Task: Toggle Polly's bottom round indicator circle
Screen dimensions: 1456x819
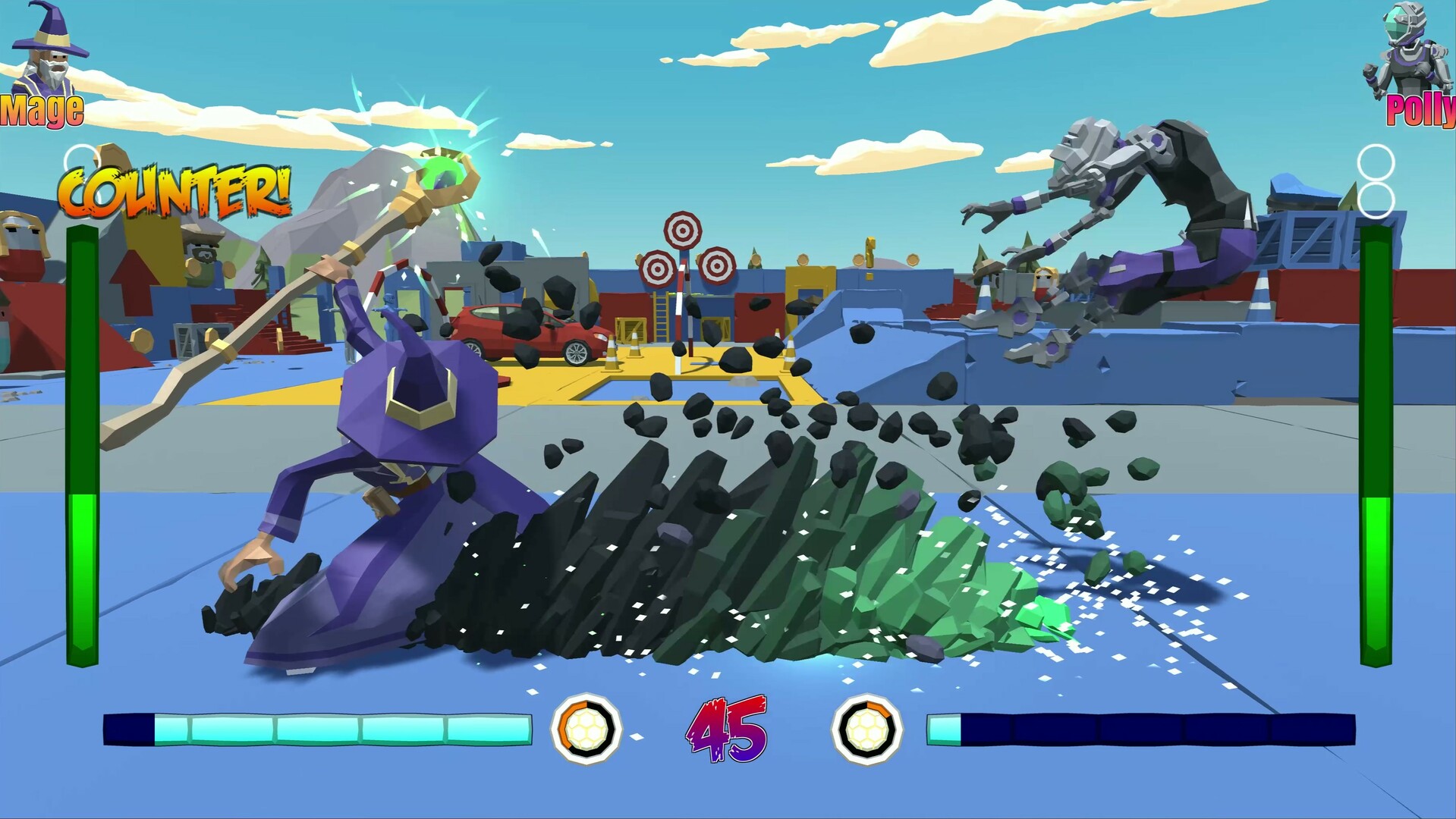Action: 1374,199
